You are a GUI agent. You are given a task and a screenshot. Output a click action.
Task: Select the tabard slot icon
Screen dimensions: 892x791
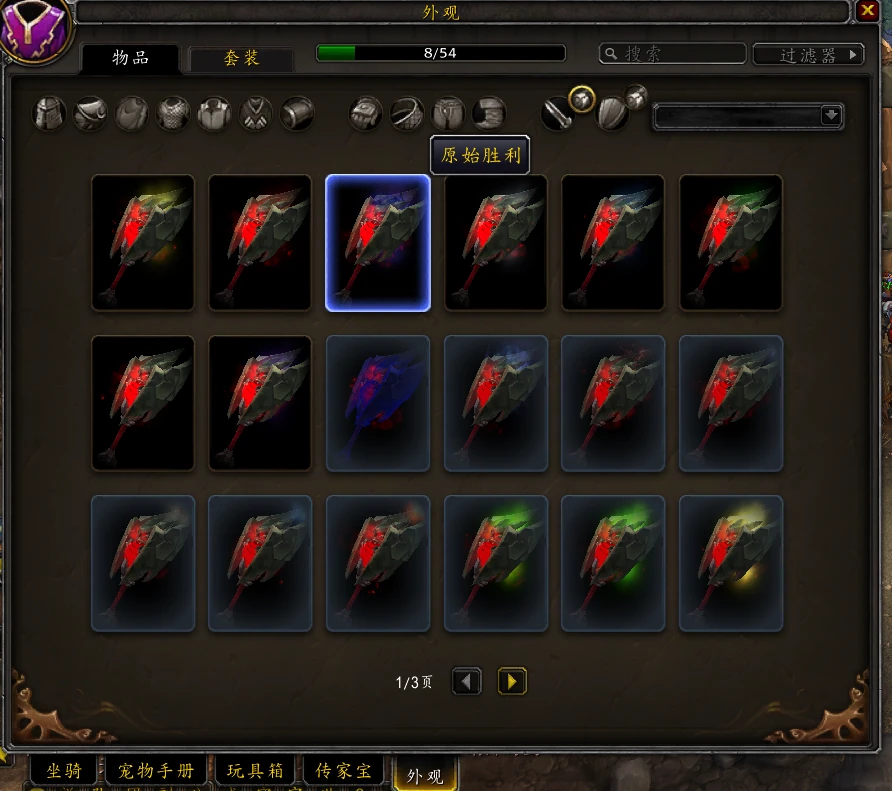point(256,113)
